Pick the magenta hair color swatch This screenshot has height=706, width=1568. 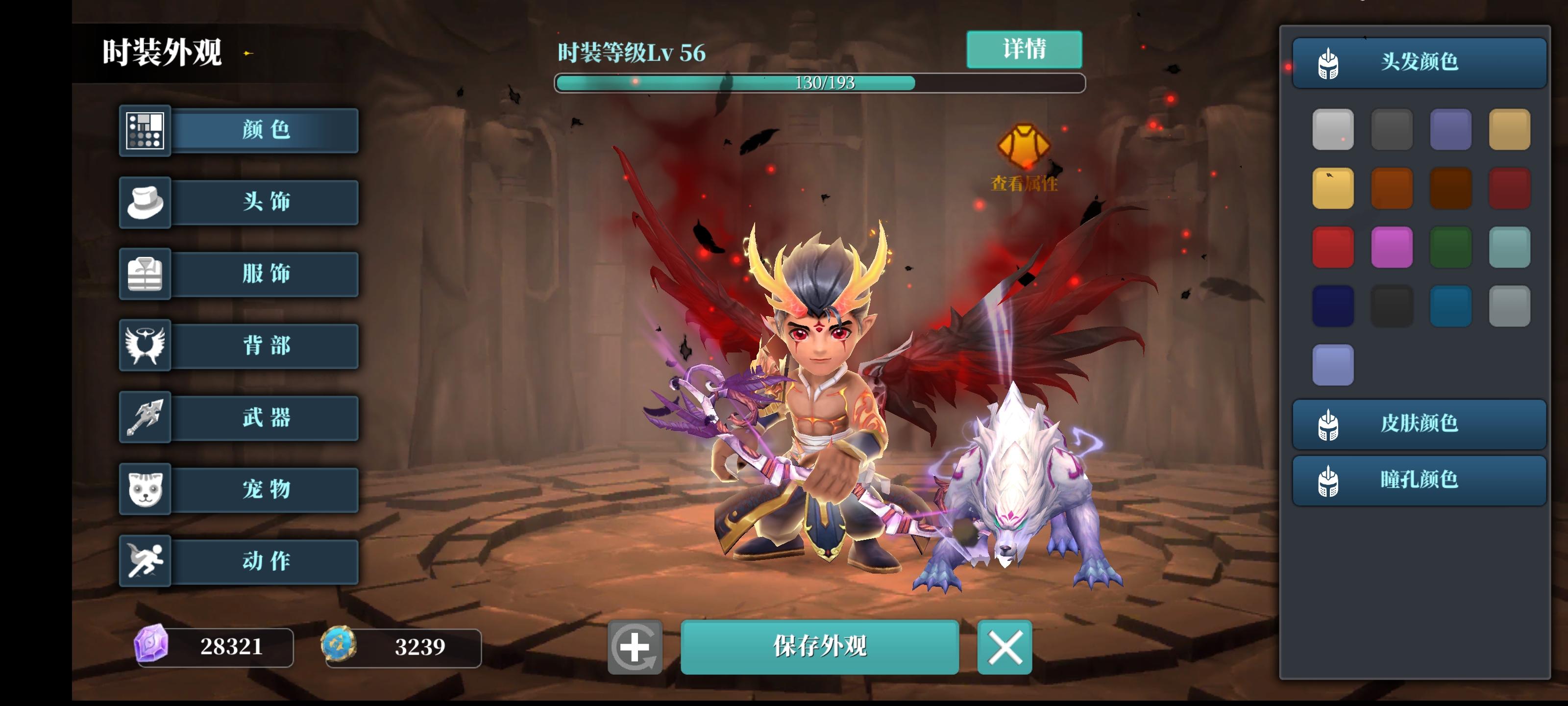click(x=1392, y=246)
